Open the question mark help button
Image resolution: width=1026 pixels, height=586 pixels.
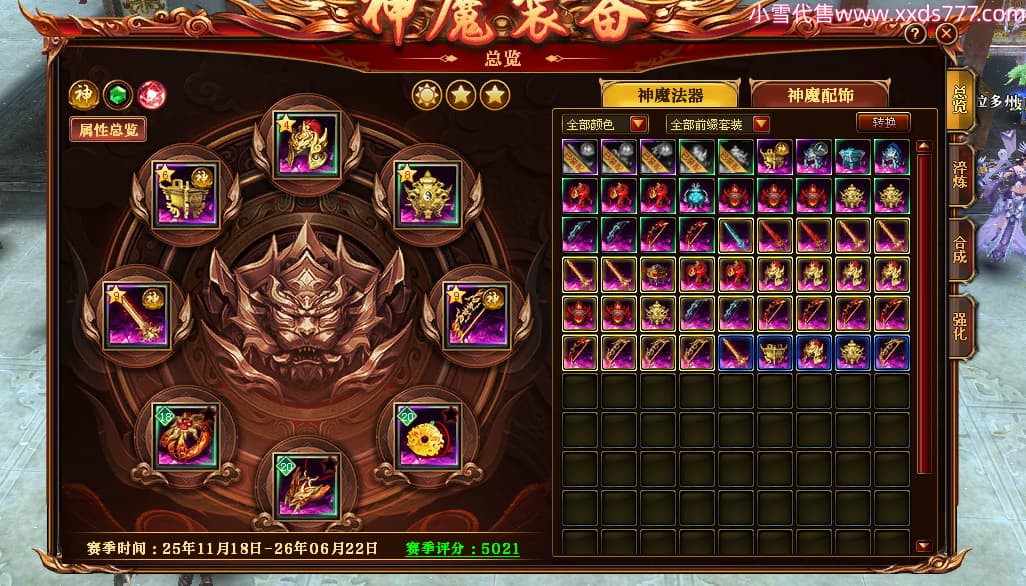point(915,33)
